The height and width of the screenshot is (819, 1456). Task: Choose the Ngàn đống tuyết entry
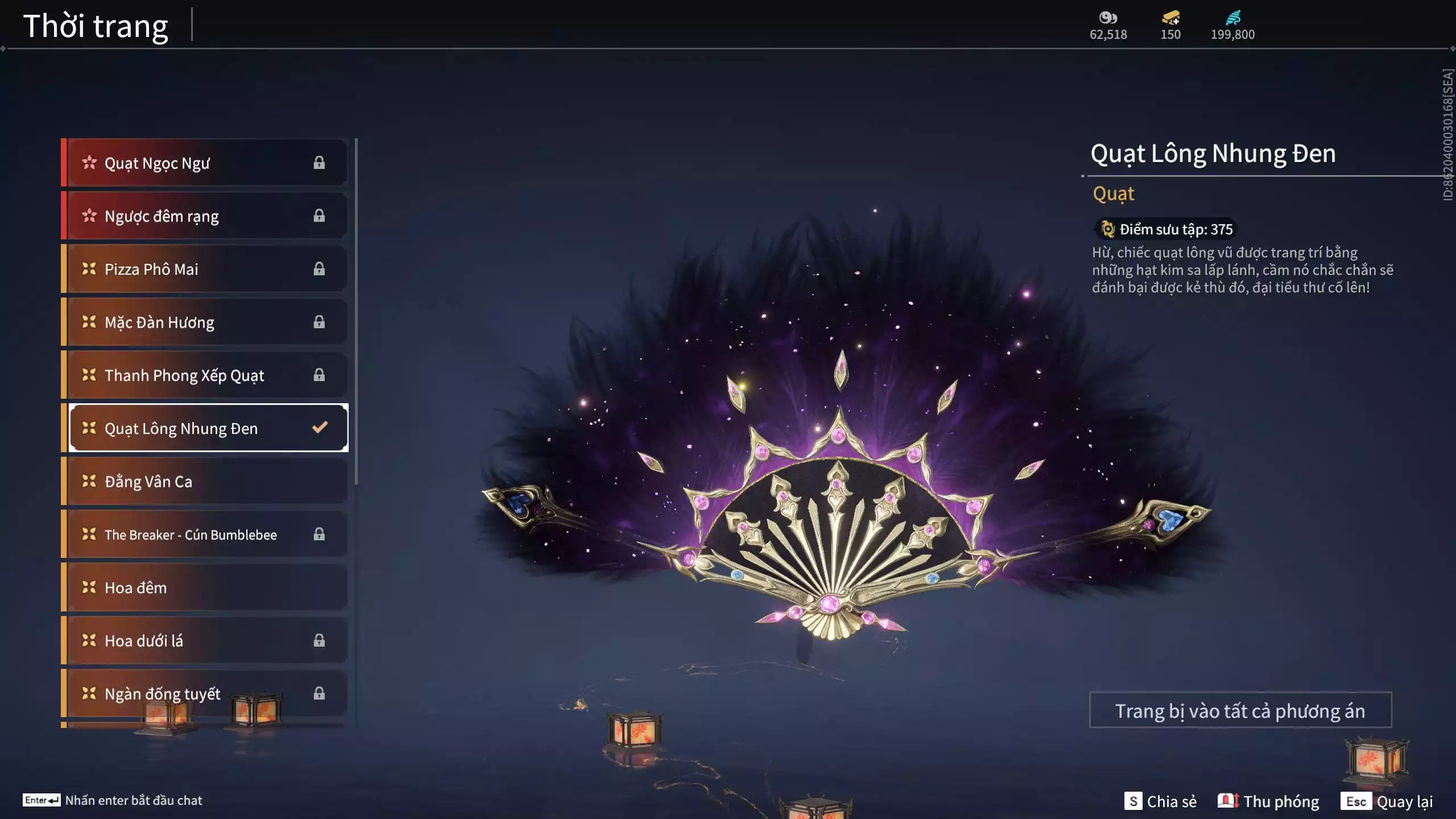(205, 694)
